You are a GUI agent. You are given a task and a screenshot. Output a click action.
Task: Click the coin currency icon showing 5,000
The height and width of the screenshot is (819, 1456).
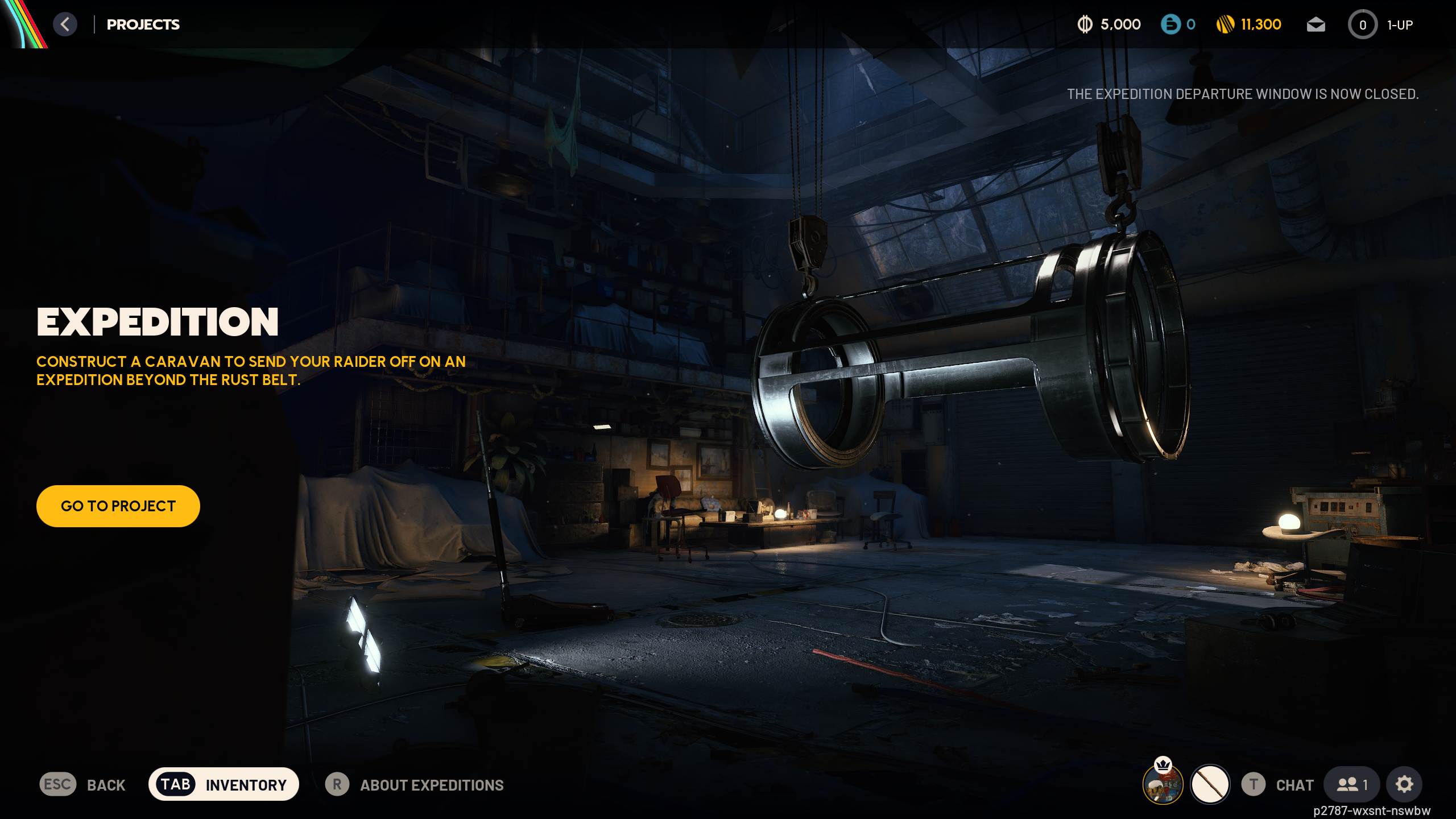coord(1084,24)
